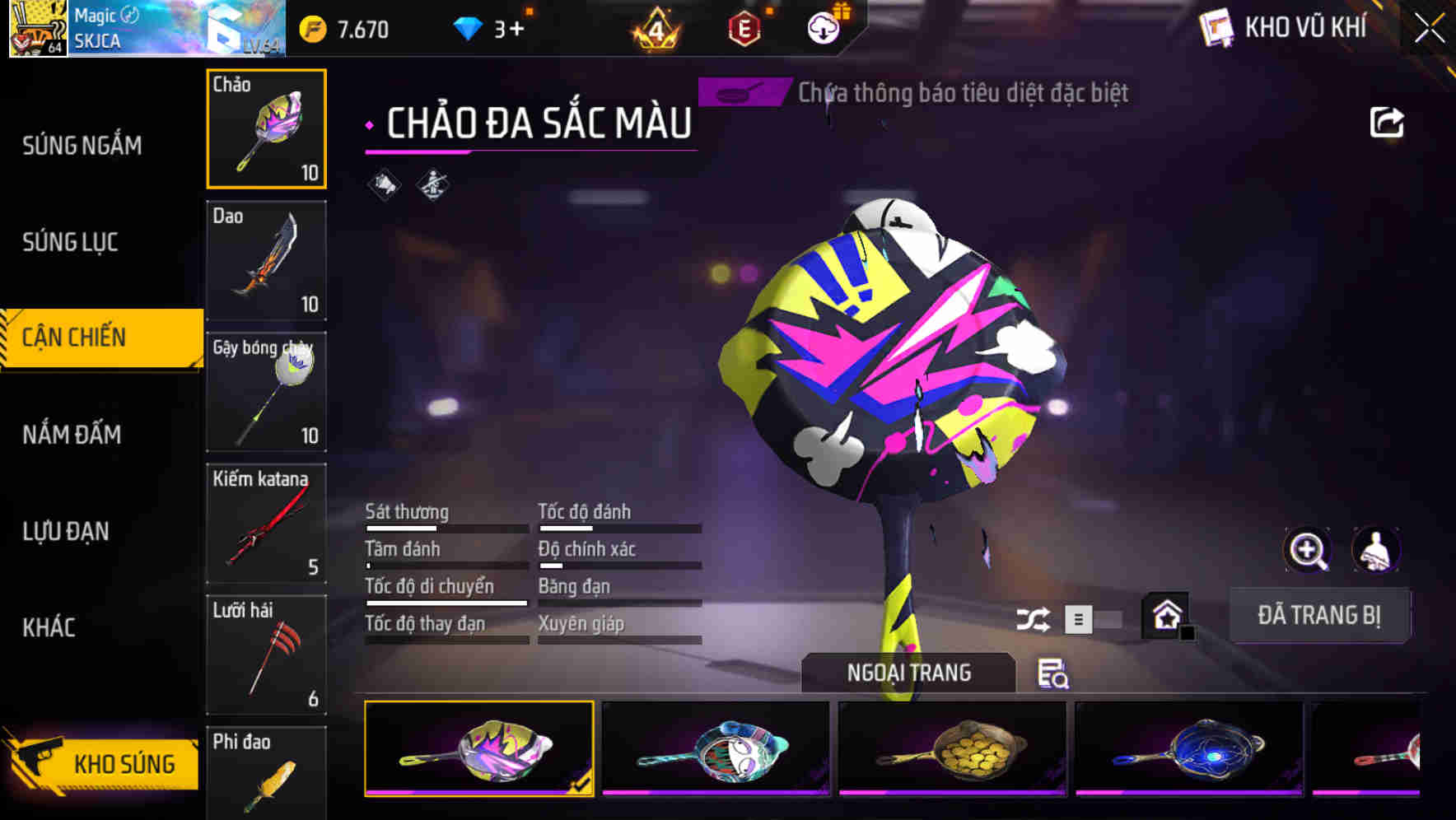Click the share arrow icon near top right

coord(1388,121)
